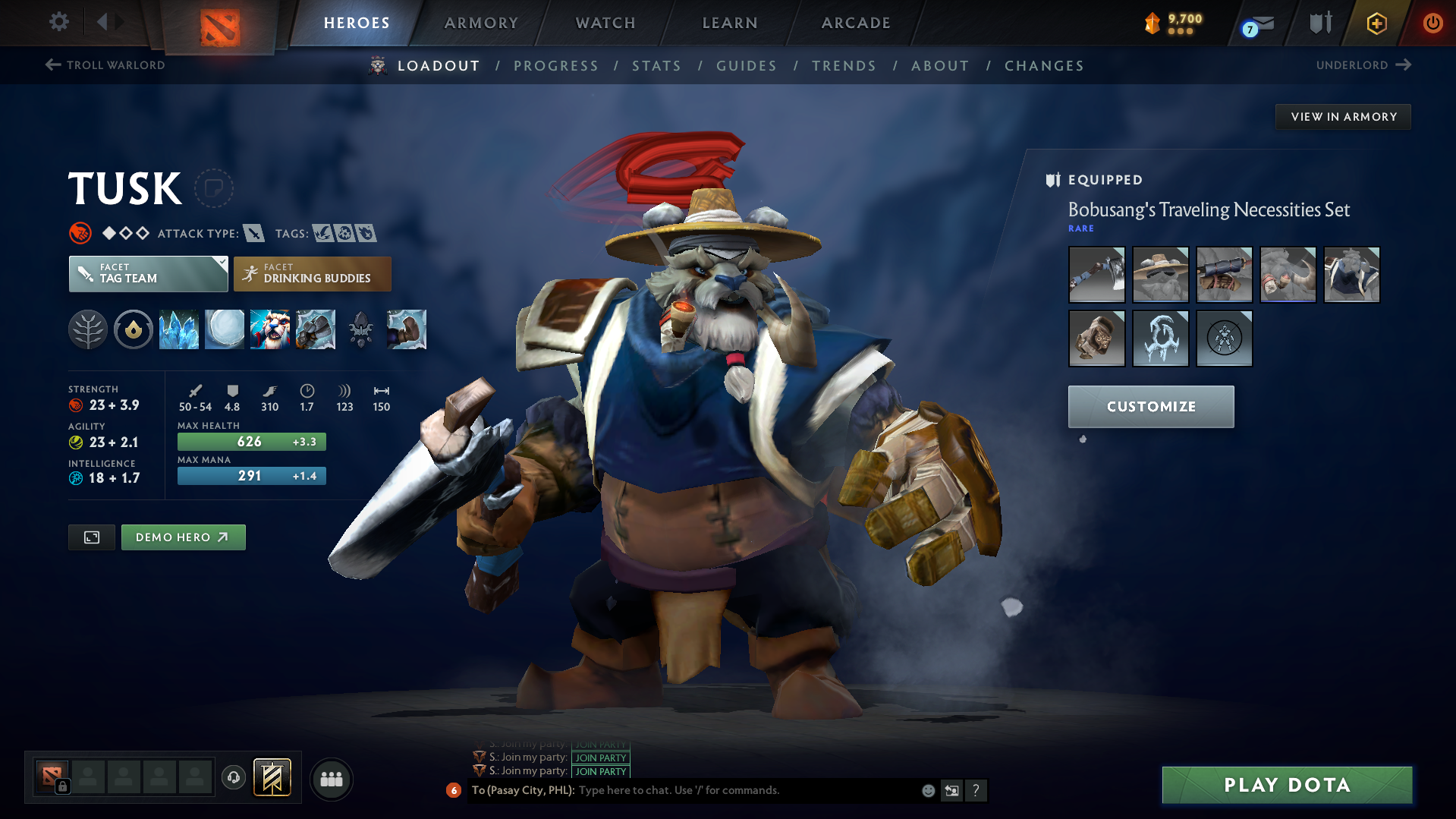Open the talent tree icon

(x=88, y=329)
